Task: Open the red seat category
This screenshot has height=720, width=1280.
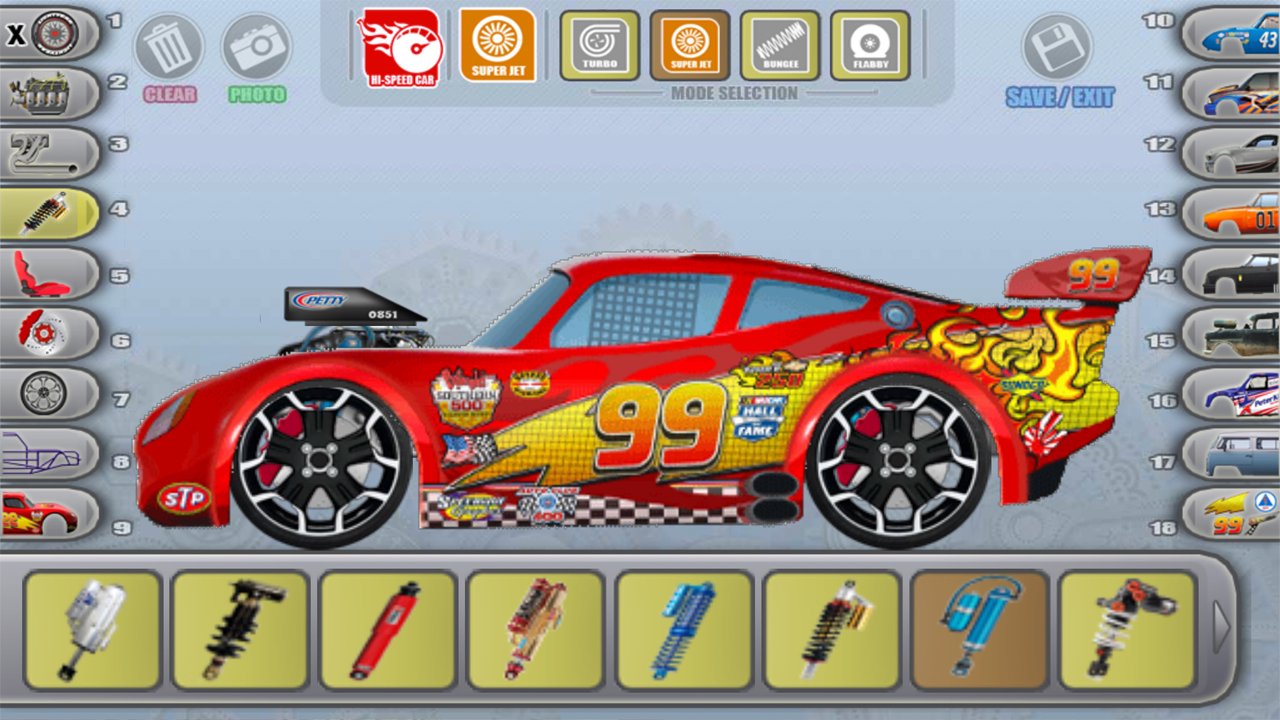Action: [x=45, y=272]
